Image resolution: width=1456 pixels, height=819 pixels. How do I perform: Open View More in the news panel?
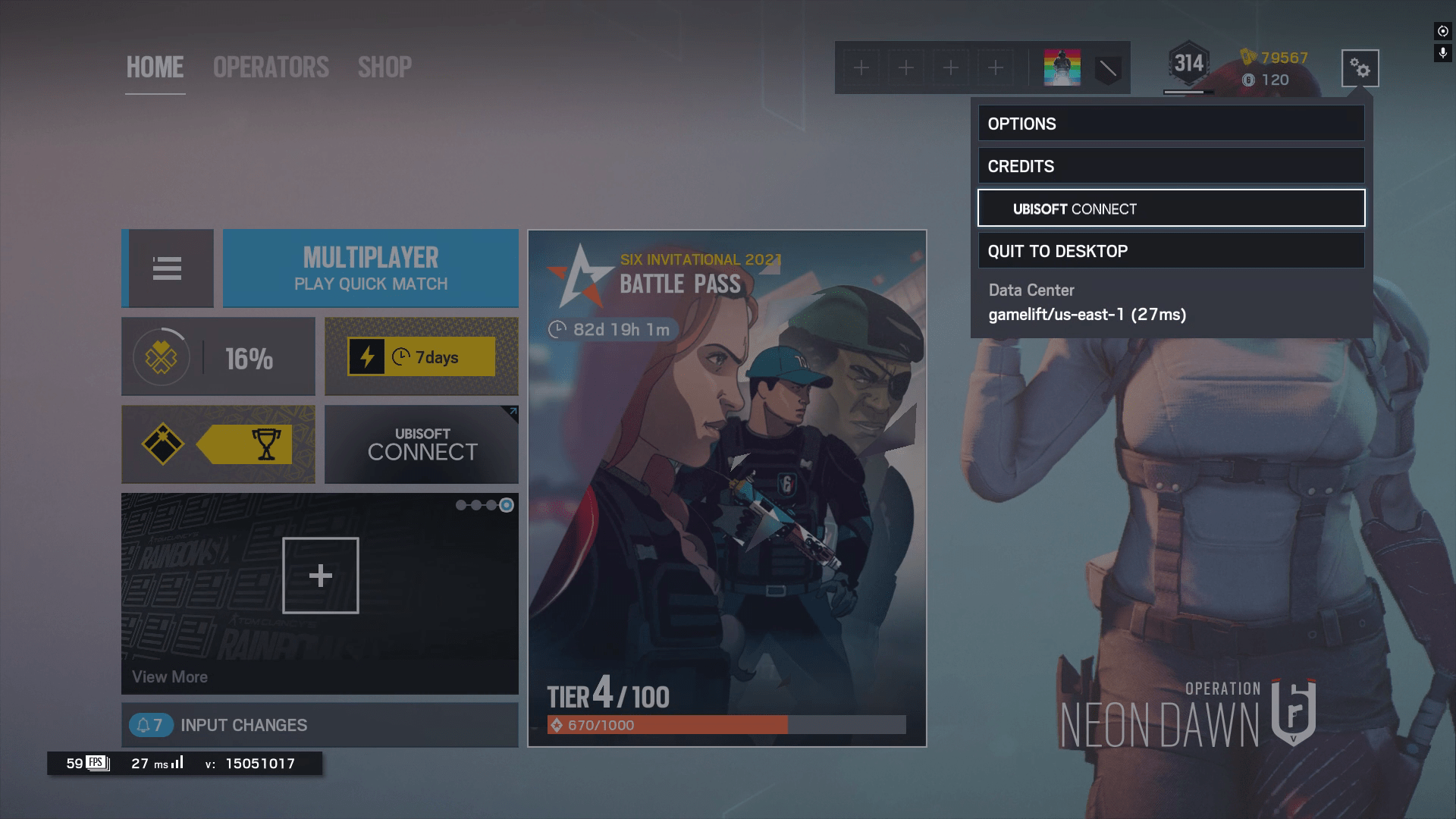tap(169, 676)
